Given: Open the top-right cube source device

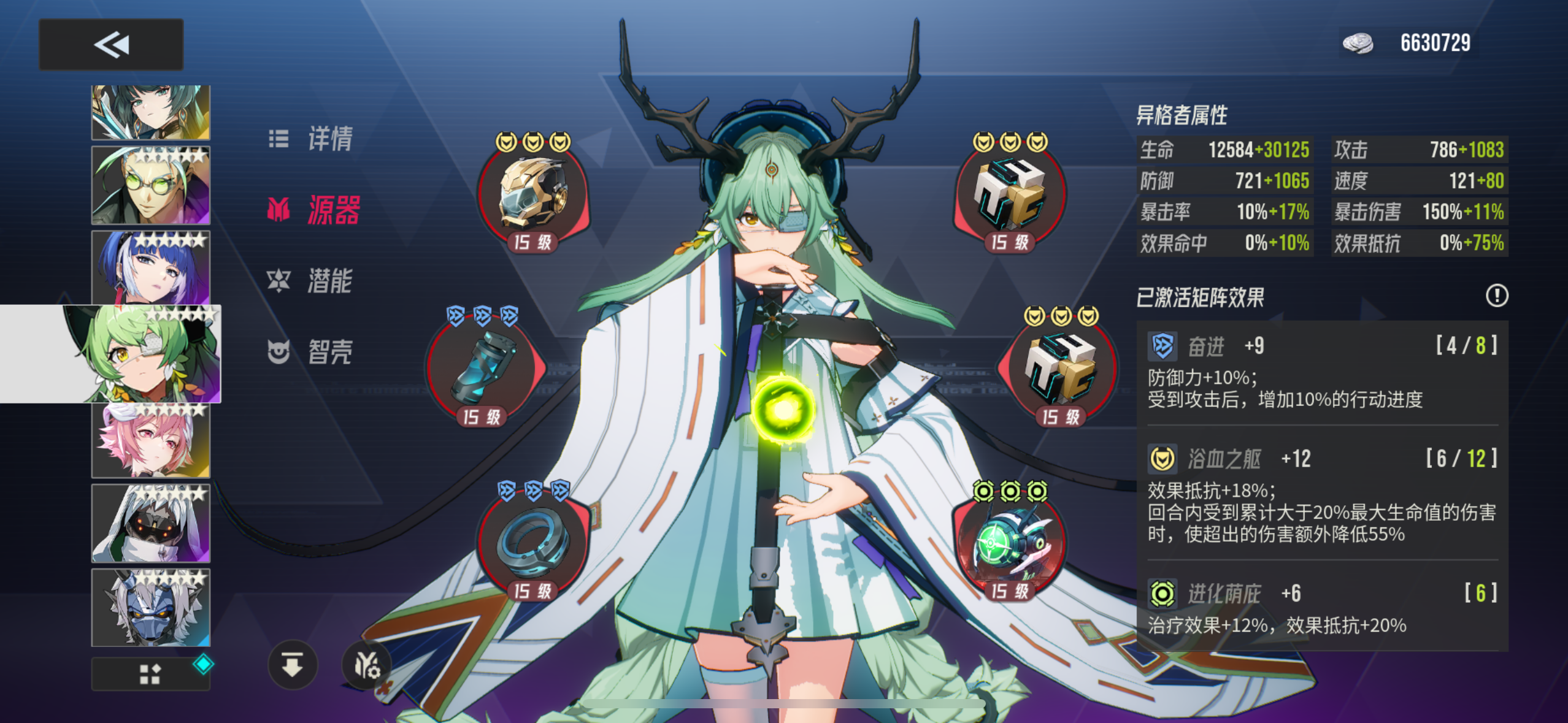Looking at the screenshot, I should (x=1012, y=193).
